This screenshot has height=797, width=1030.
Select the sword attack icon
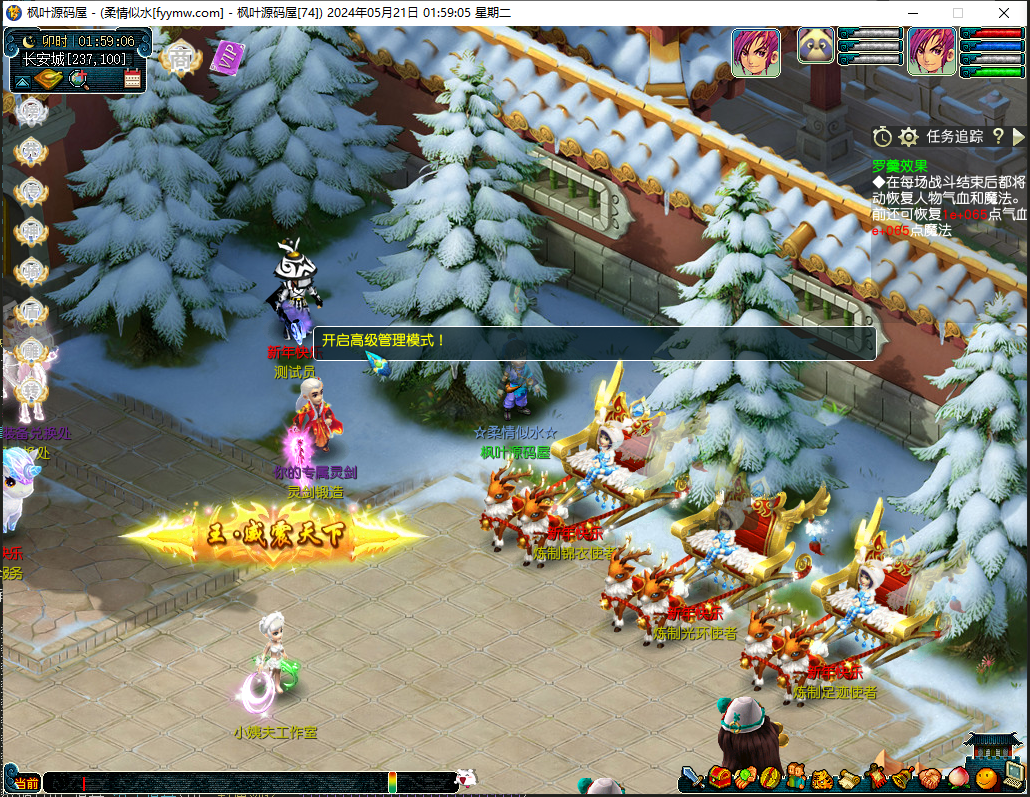(x=694, y=777)
